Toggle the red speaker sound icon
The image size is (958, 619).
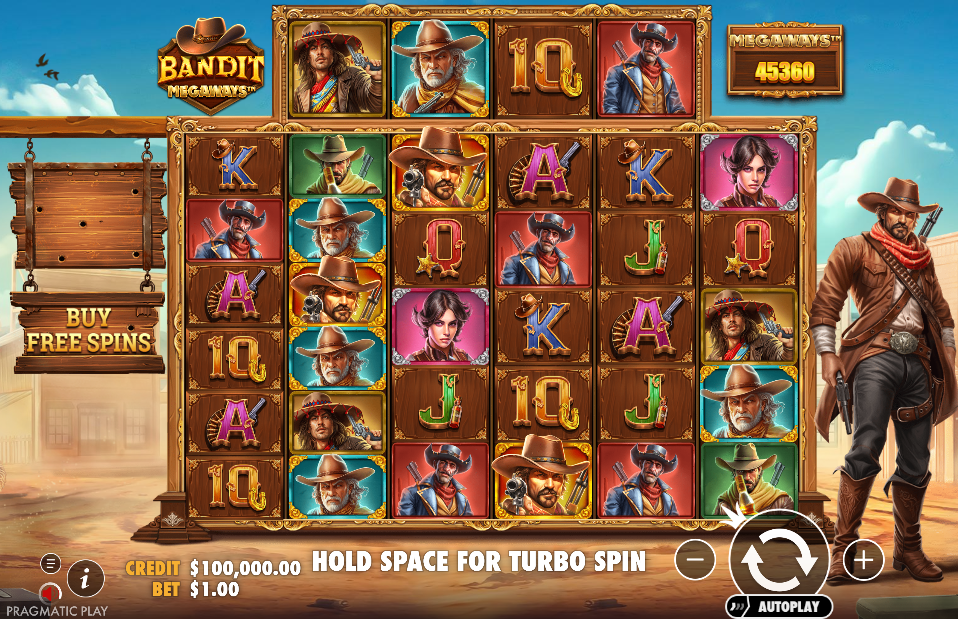48,594
